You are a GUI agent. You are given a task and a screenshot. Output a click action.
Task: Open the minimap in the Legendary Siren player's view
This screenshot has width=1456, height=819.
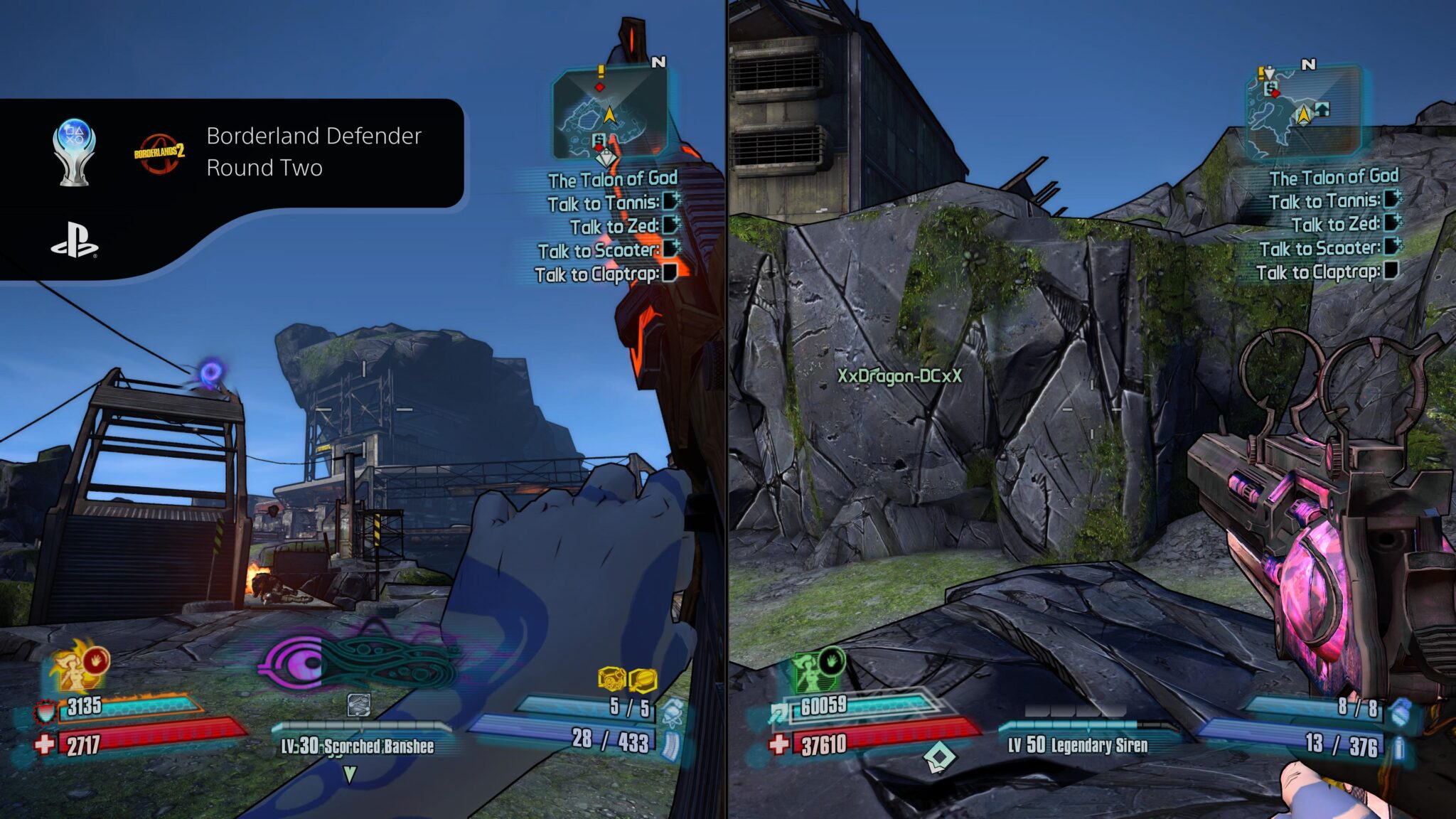pos(1302,111)
